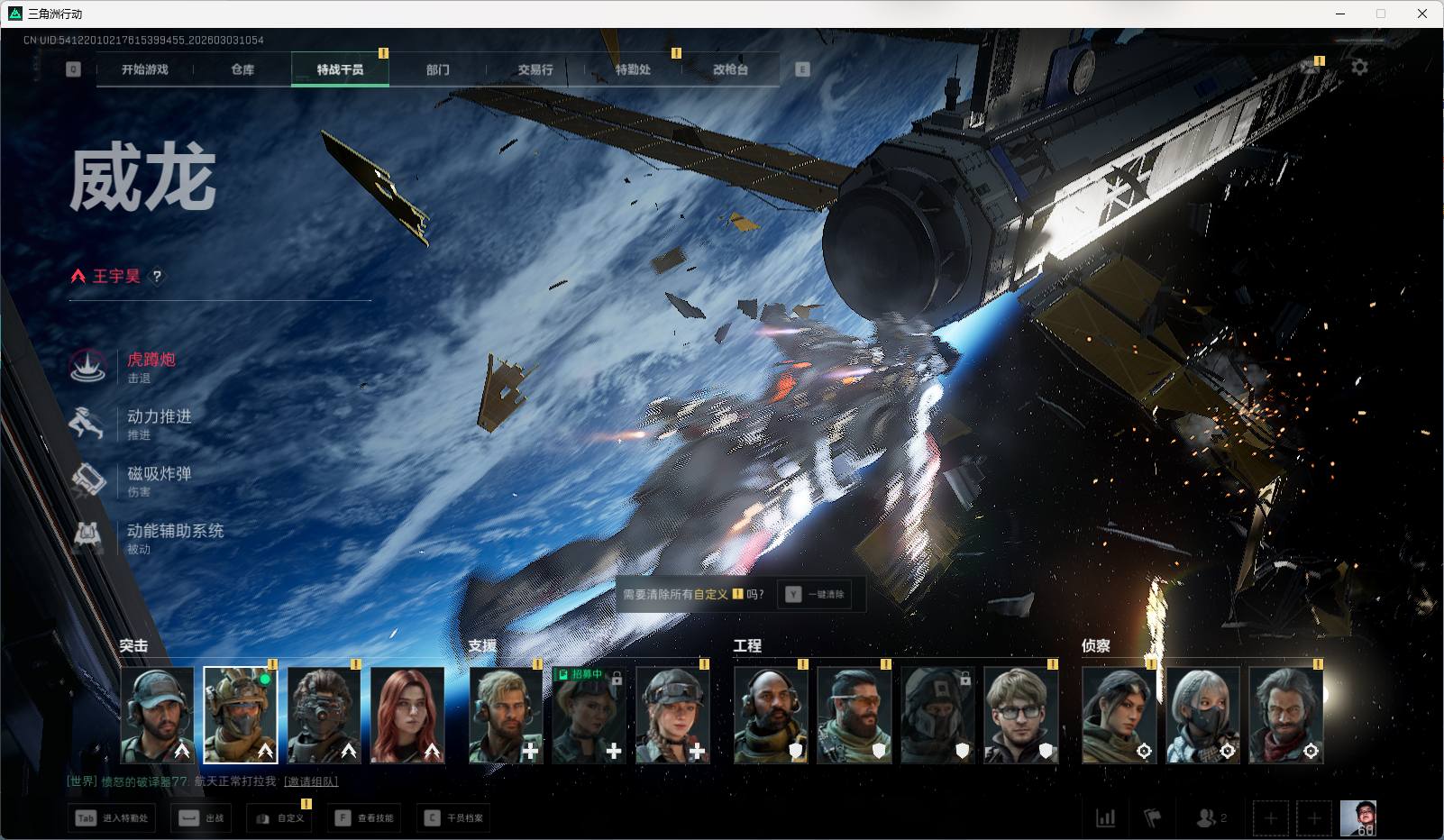Open the 改枪台 tab
This screenshot has height=840, width=1444.
pyautogui.click(x=730, y=69)
